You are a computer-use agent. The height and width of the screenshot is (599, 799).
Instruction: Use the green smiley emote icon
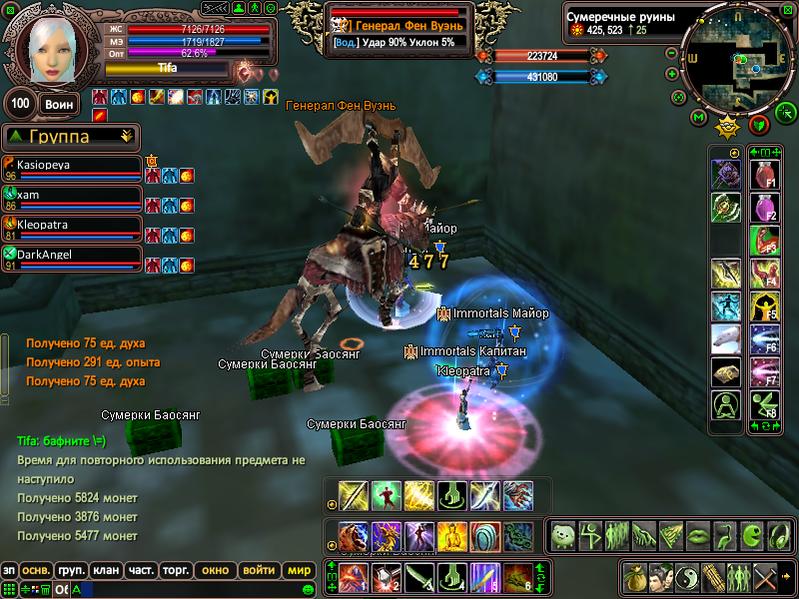point(561,535)
